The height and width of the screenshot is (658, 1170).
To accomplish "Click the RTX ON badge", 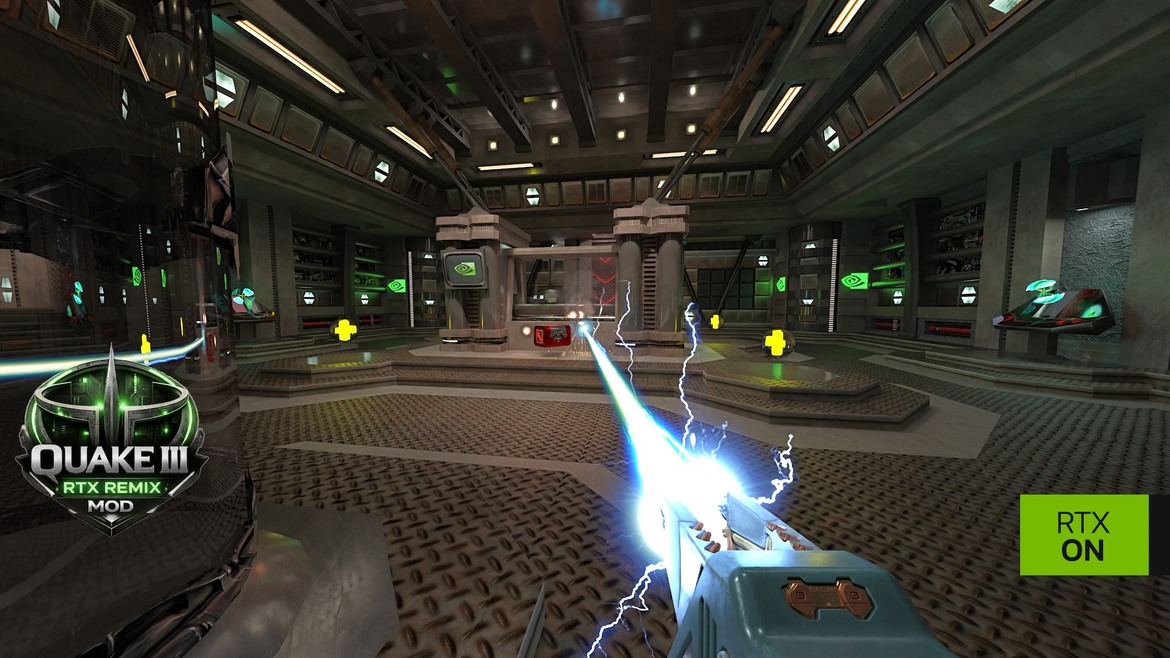I will [1083, 535].
